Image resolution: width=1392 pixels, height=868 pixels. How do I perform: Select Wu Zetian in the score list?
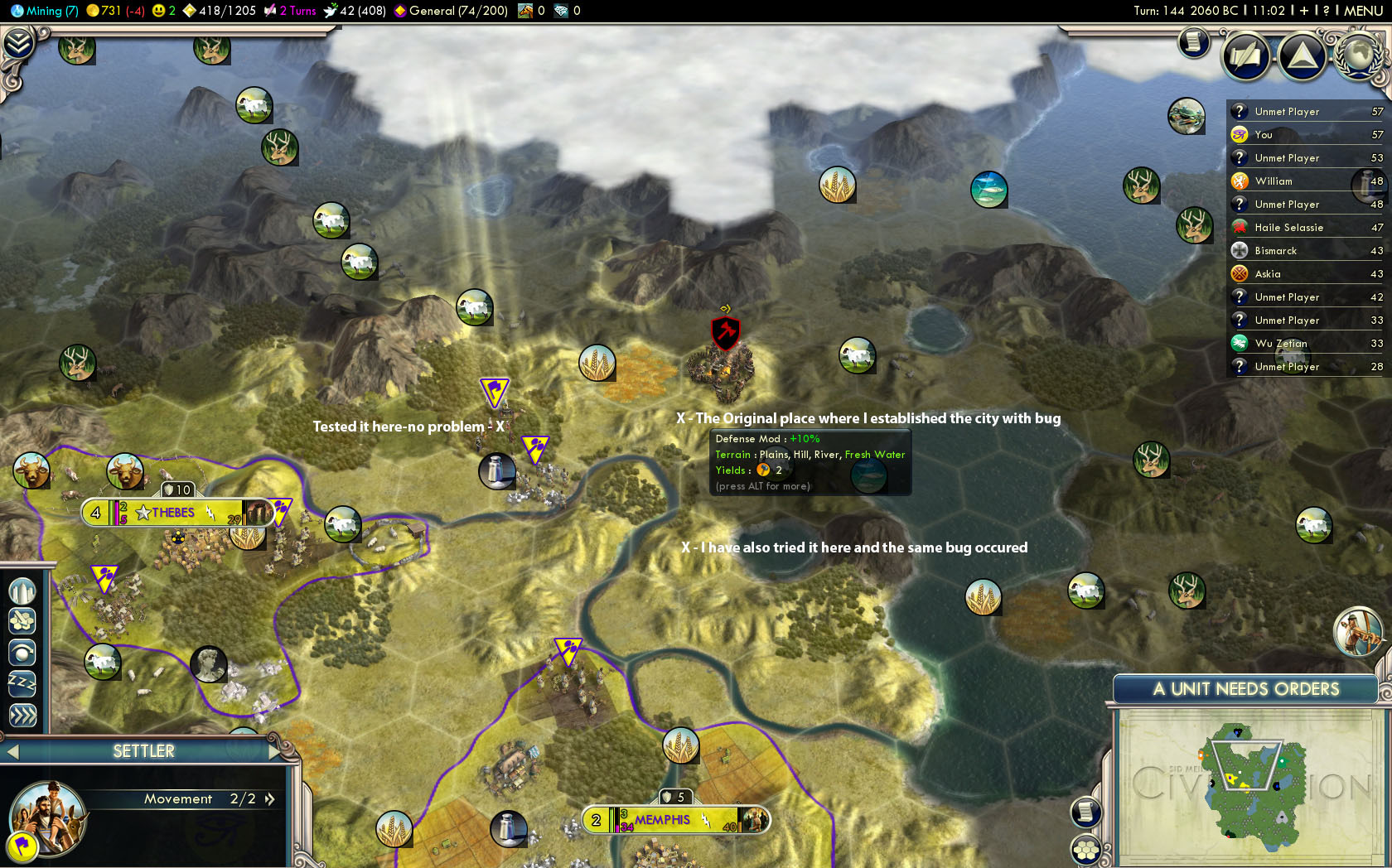tap(1280, 344)
